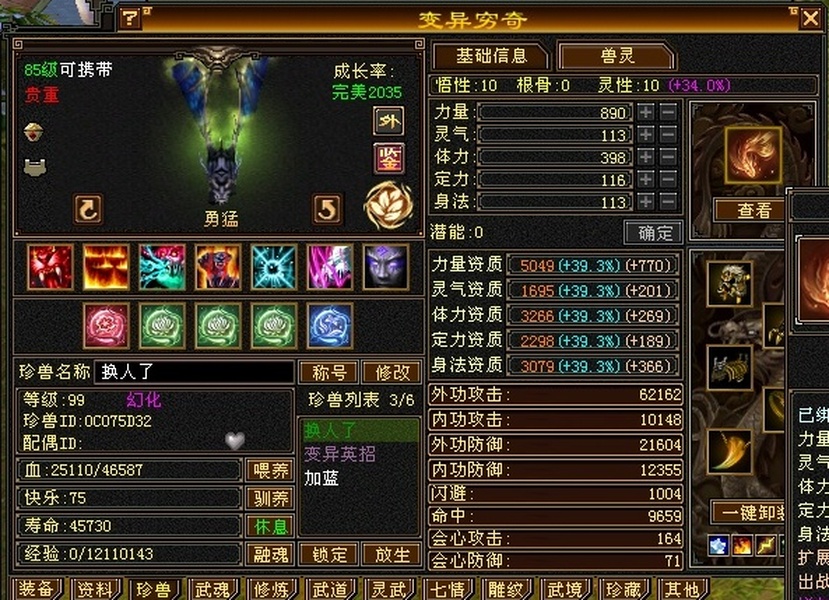829x600 pixels.
Task: Select 加蓝 in the pet list
Action: [322, 478]
